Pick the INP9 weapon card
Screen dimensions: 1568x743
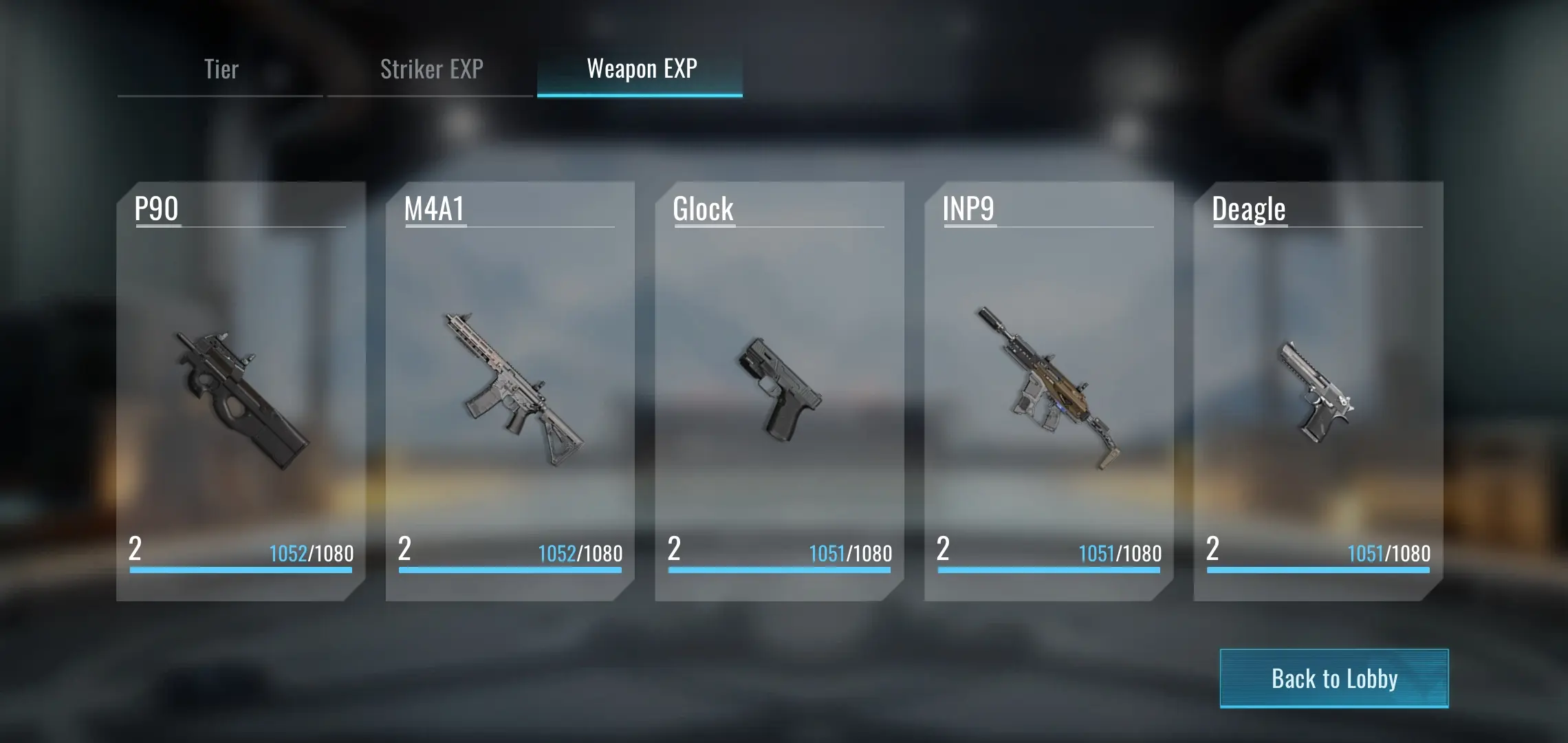point(1049,391)
